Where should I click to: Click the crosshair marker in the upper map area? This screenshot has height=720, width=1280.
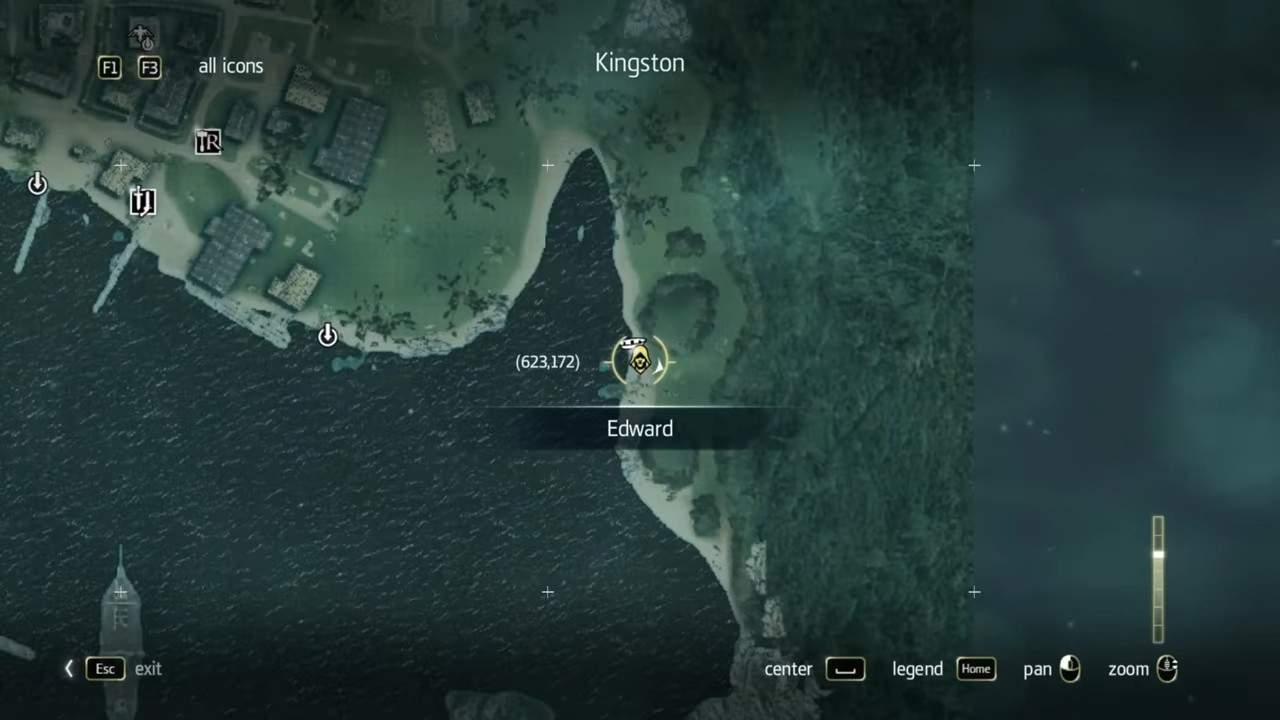(x=547, y=165)
